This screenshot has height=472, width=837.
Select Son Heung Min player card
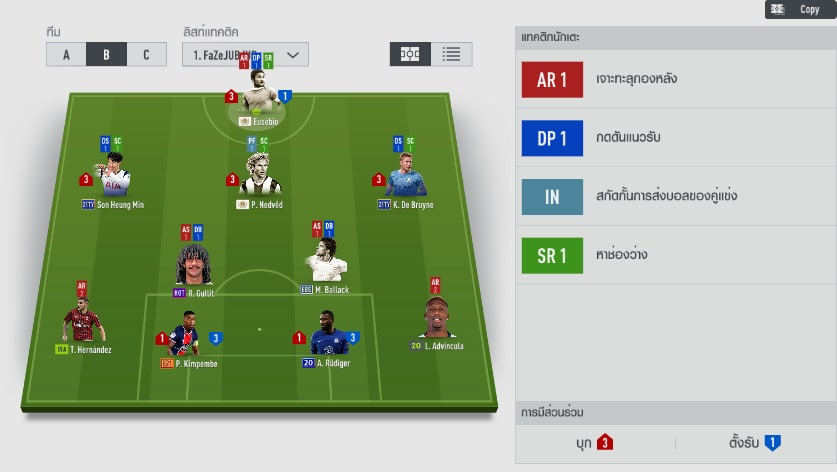[112, 178]
